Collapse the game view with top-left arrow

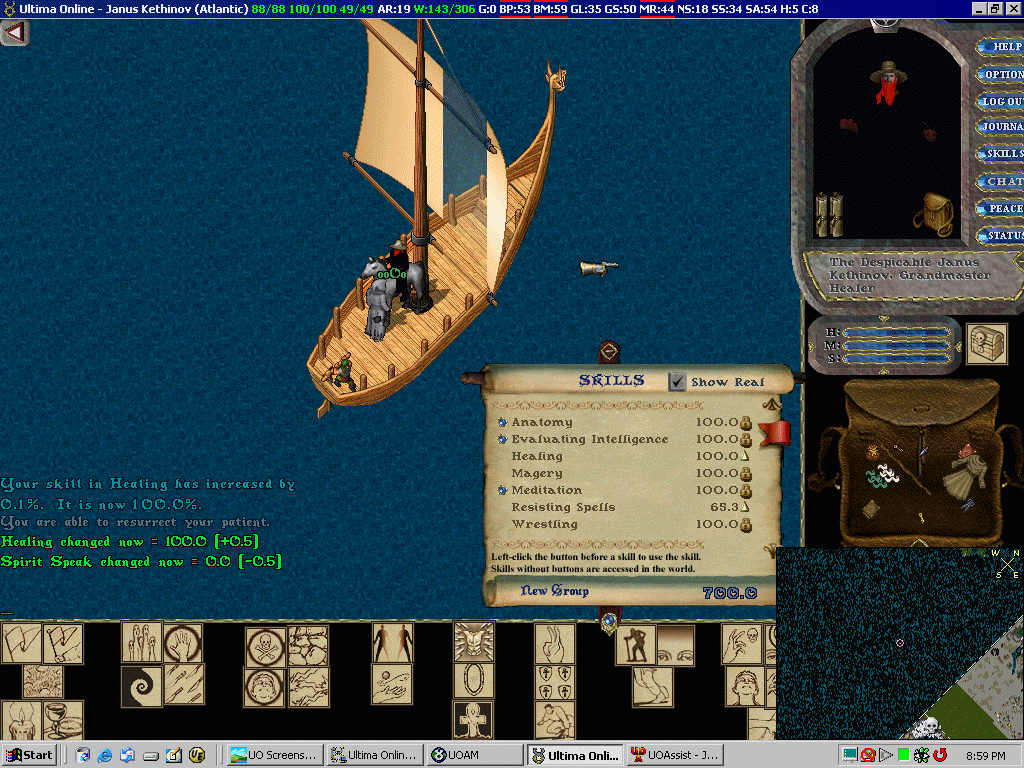14,33
